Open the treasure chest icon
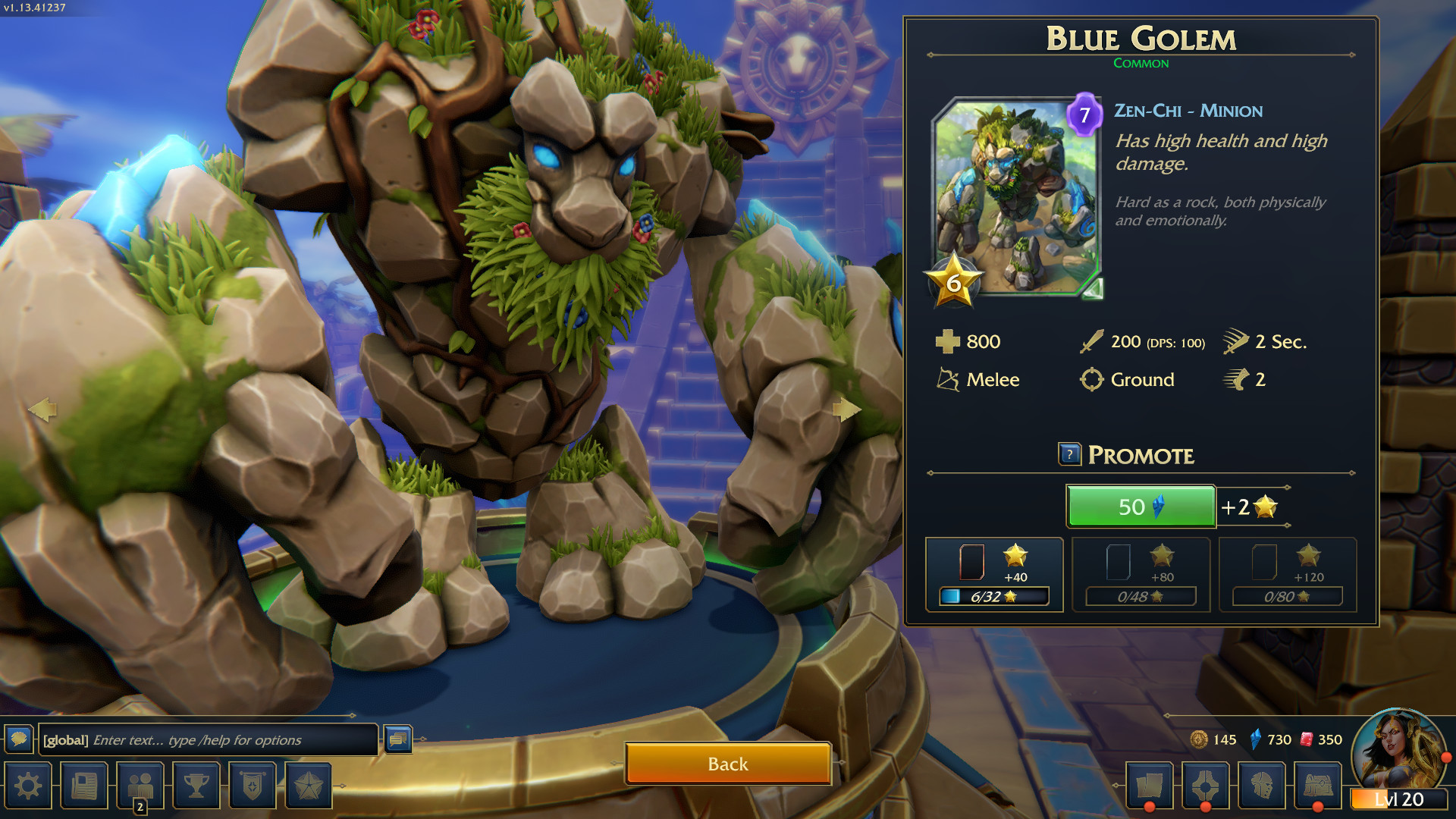The height and width of the screenshot is (819, 1456). (x=1318, y=786)
